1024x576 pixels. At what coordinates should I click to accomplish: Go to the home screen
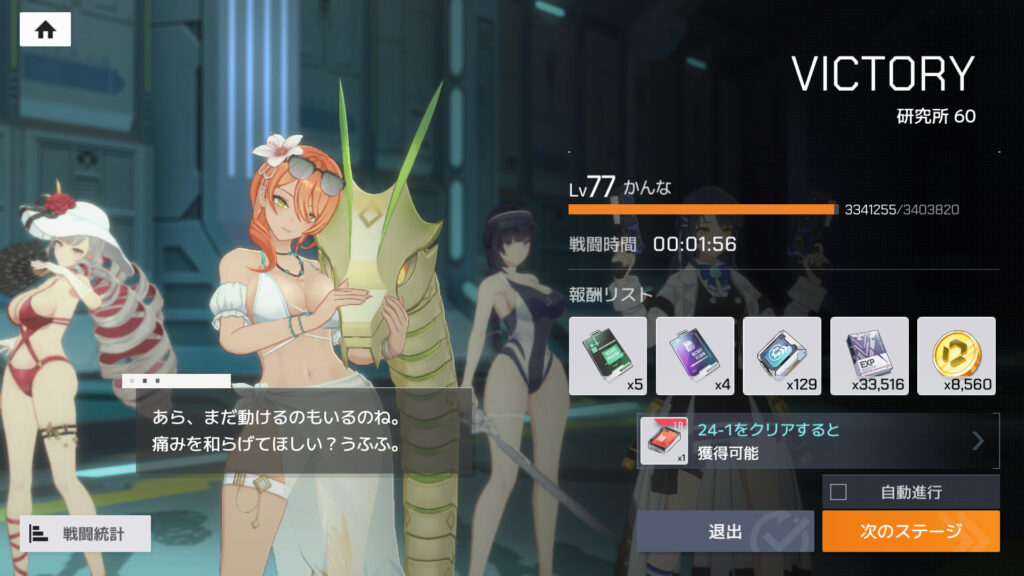(x=45, y=30)
